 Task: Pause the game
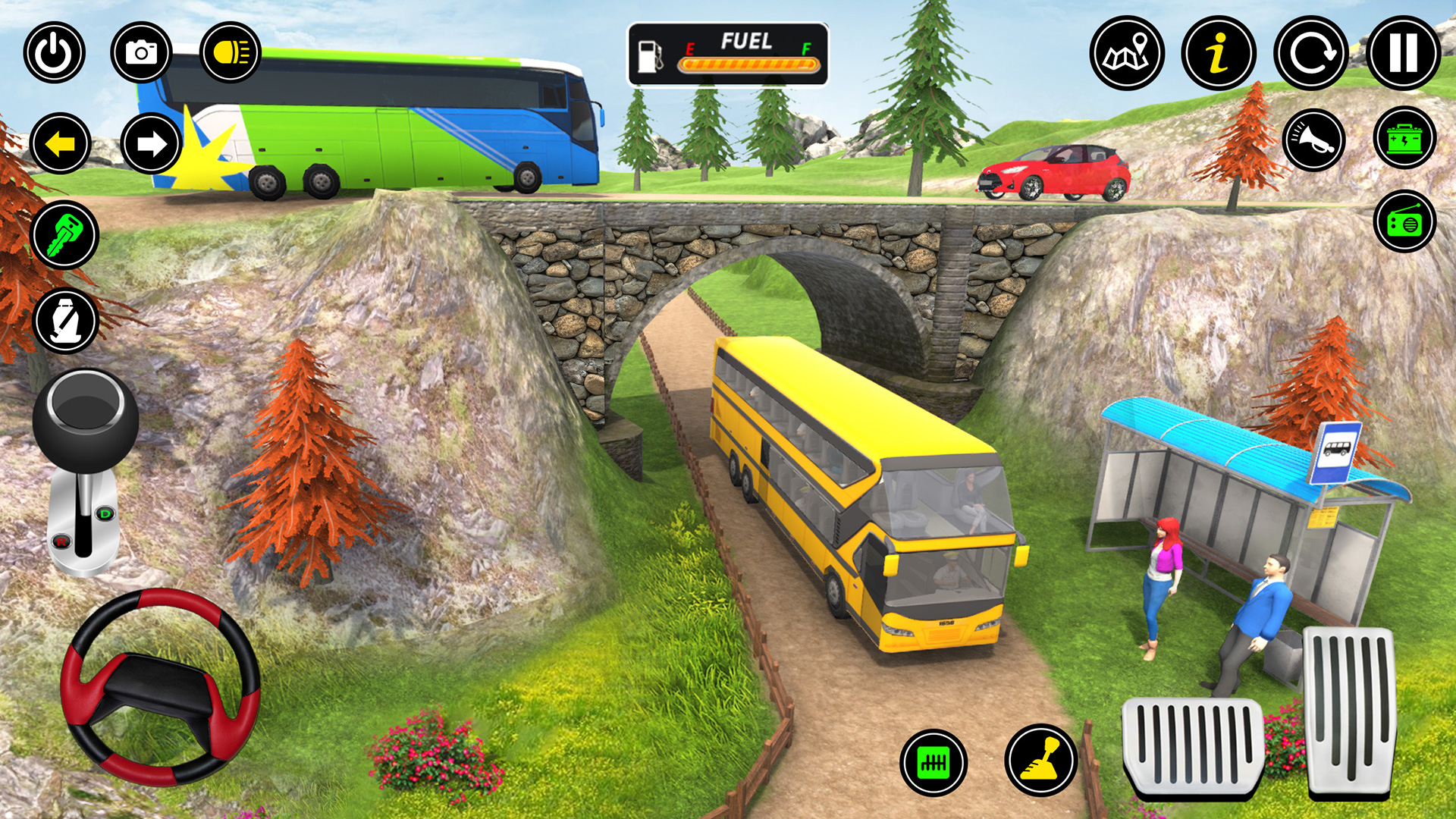1403,54
